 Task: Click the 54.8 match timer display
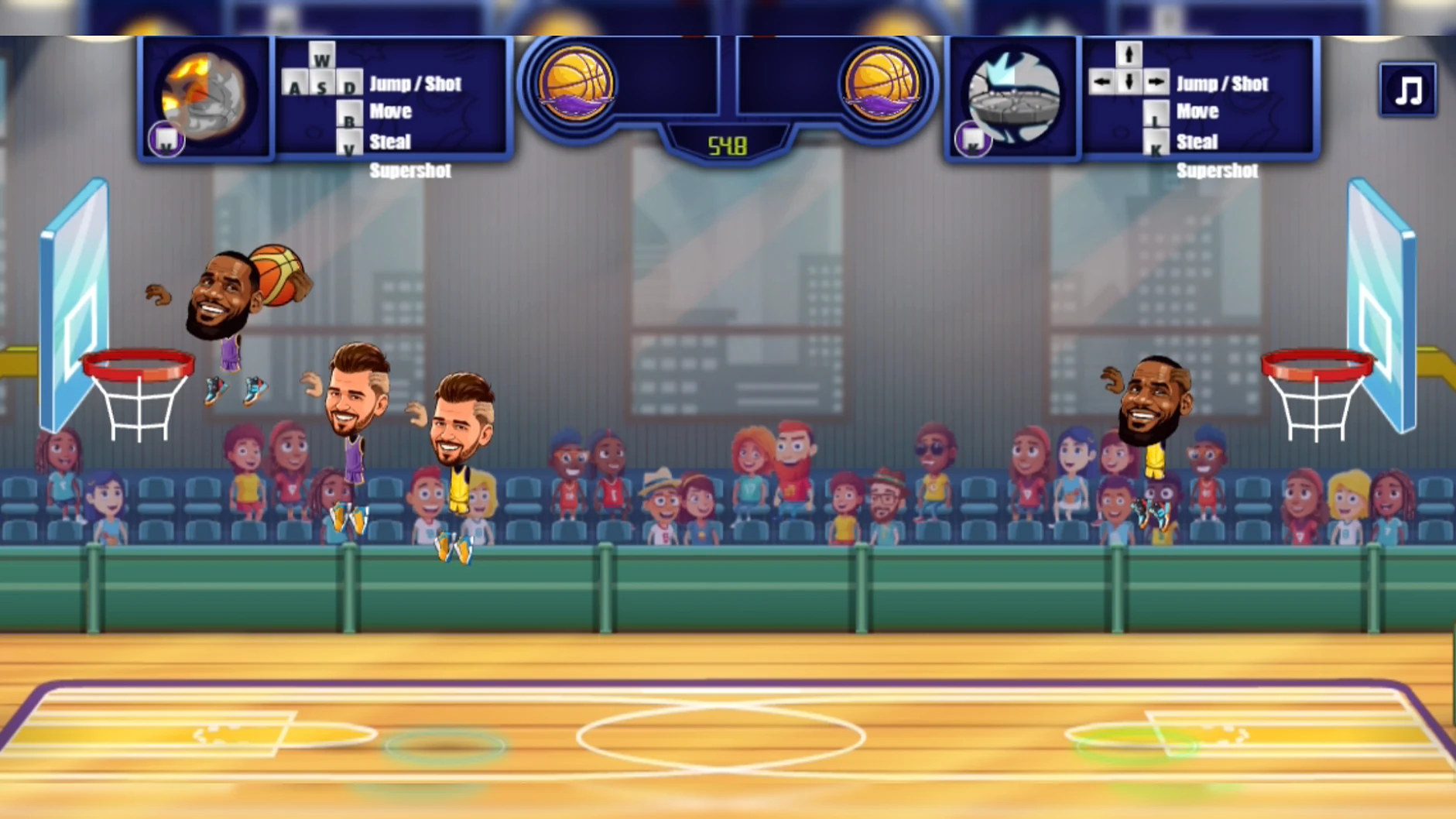click(726, 146)
